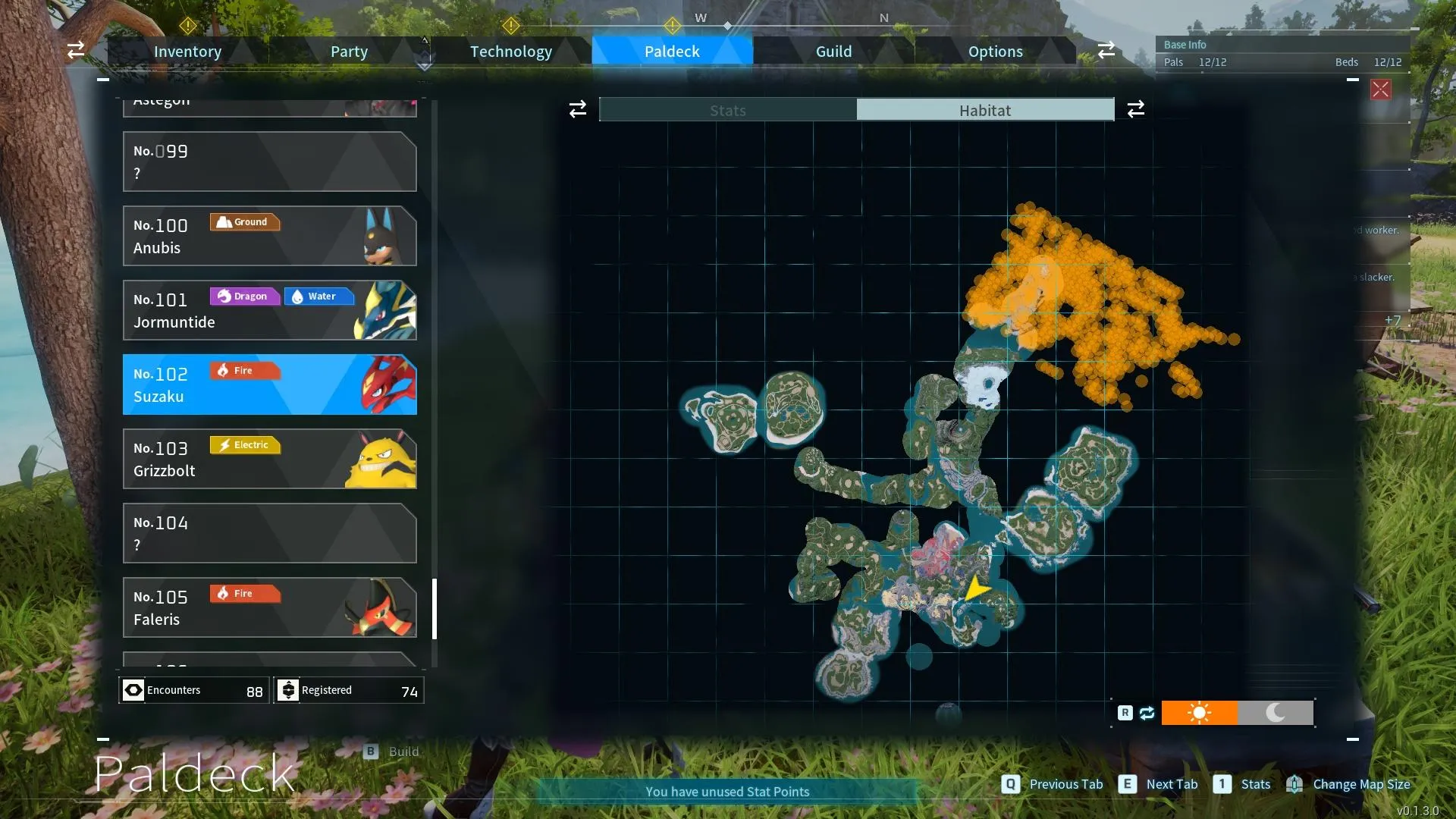Screen dimensions: 1456x819
Task: Pick Suzaku entry No.102
Action: click(269, 384)
